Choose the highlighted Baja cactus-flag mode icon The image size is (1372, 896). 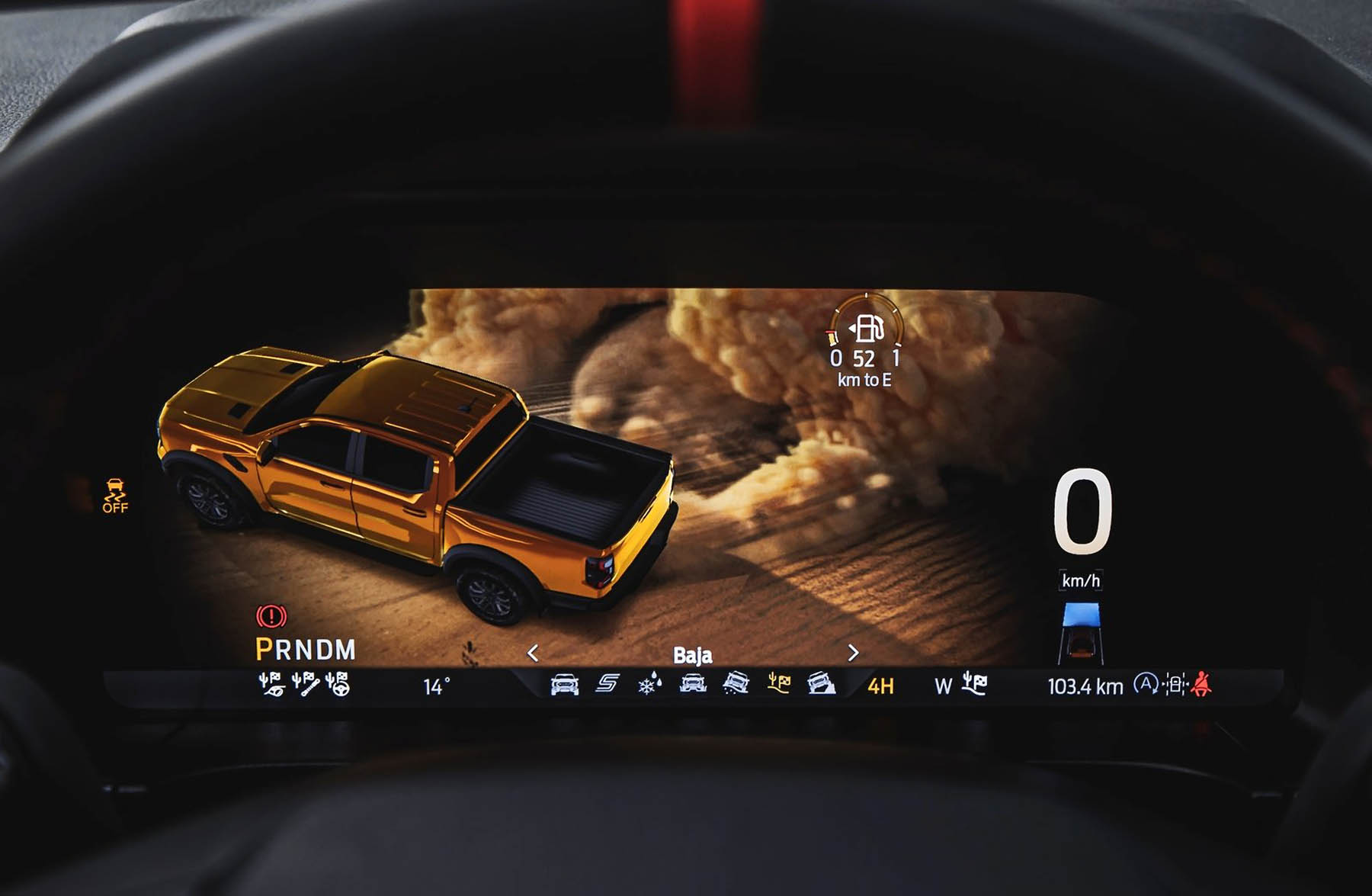click(x=778, y=684)
